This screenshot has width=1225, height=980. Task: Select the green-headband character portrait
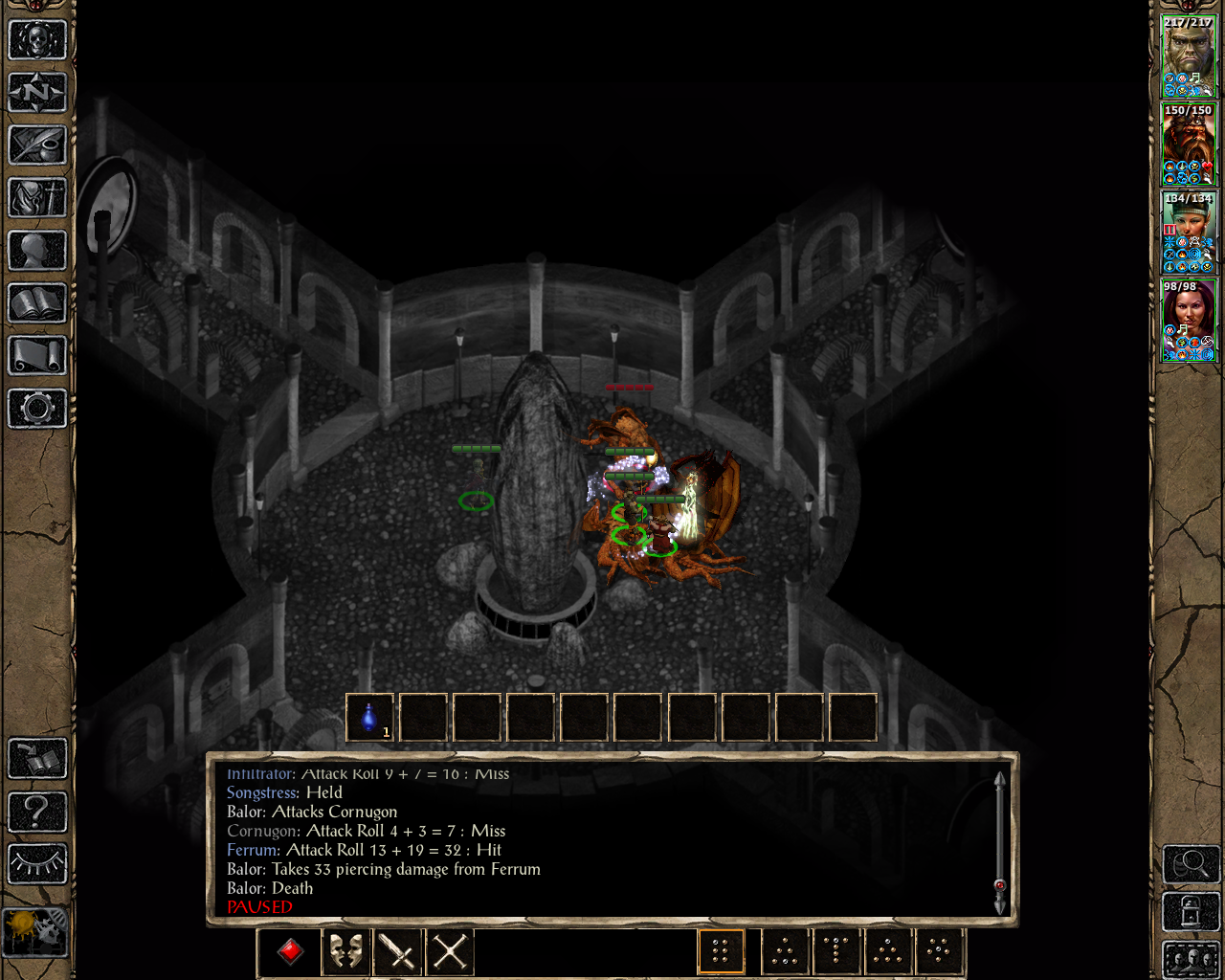[1188, 232]
